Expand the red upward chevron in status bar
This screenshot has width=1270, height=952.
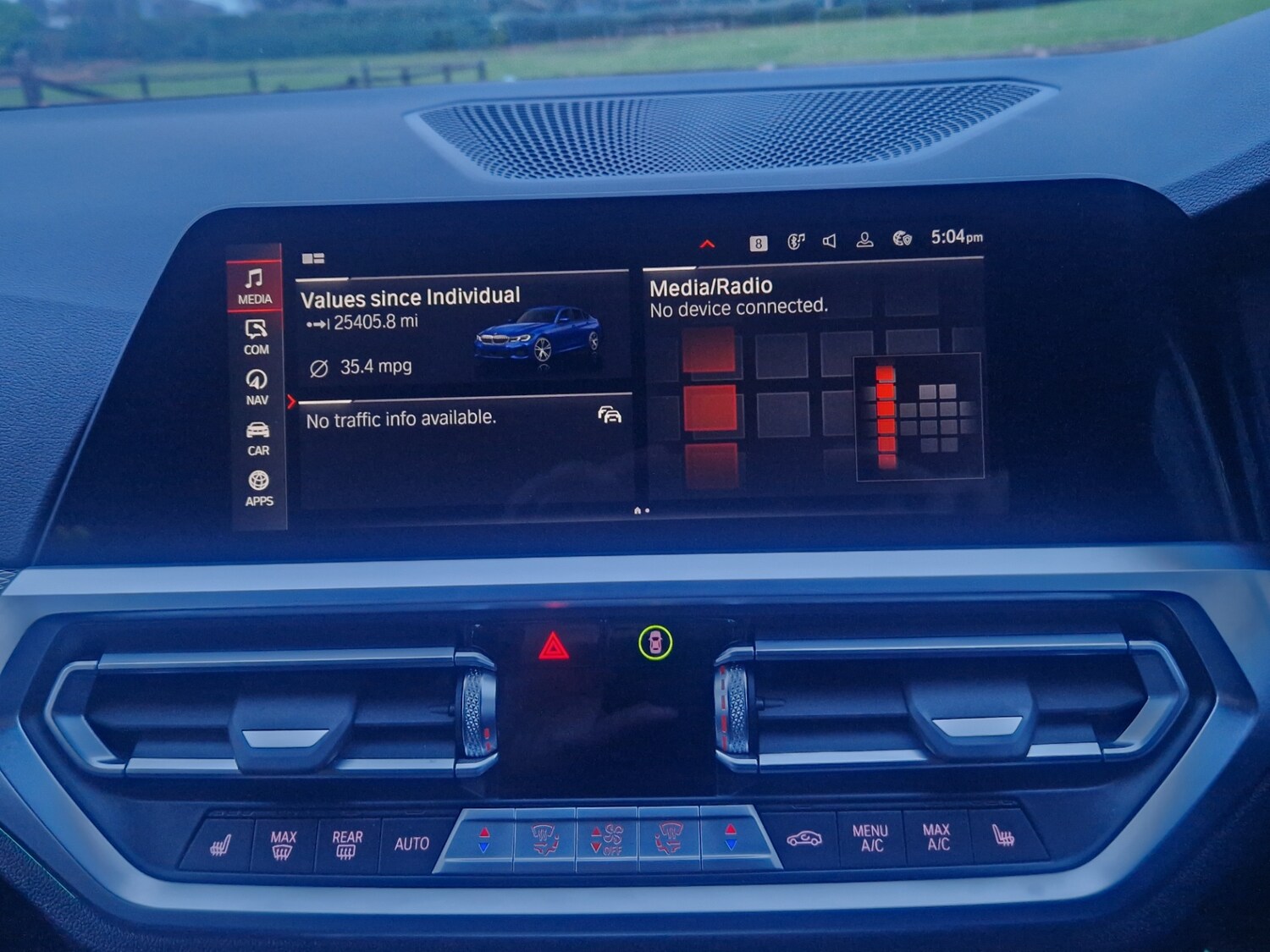click(x=708, y=245)
